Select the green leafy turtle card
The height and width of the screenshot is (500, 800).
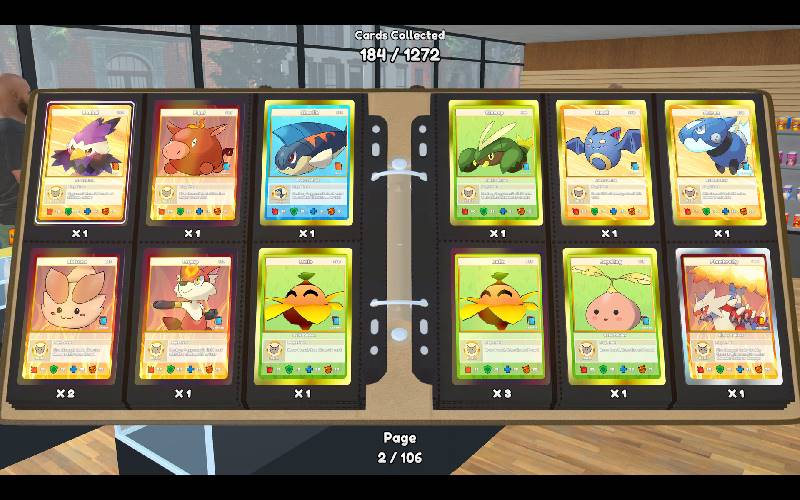(494, 162)
